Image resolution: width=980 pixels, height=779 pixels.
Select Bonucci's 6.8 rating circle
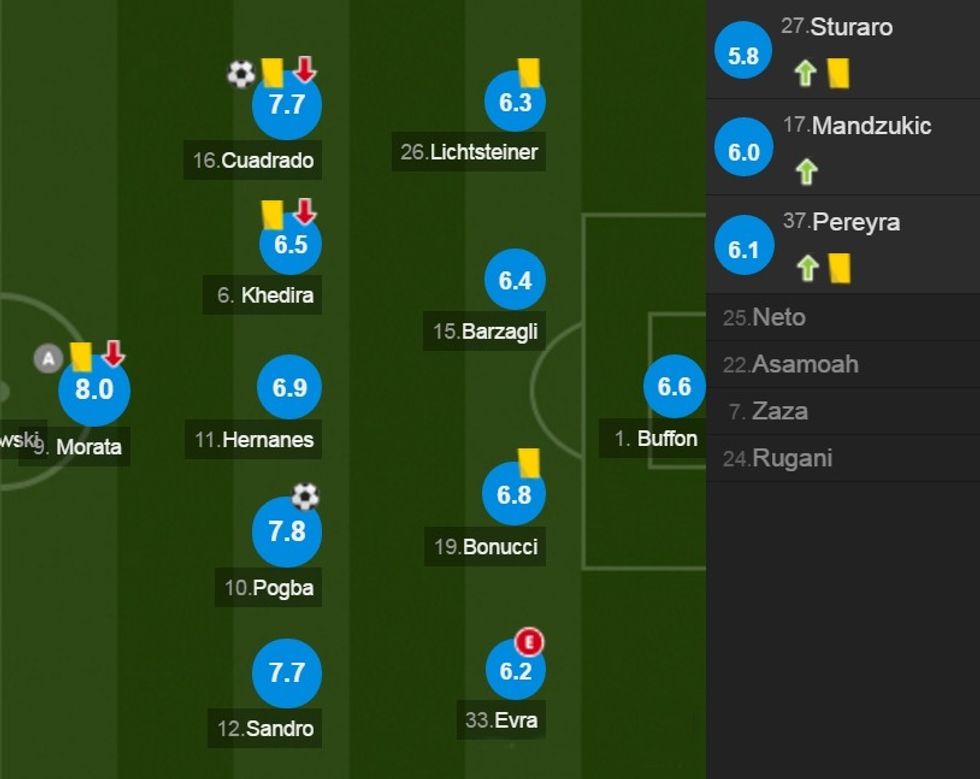pos(515,494)
